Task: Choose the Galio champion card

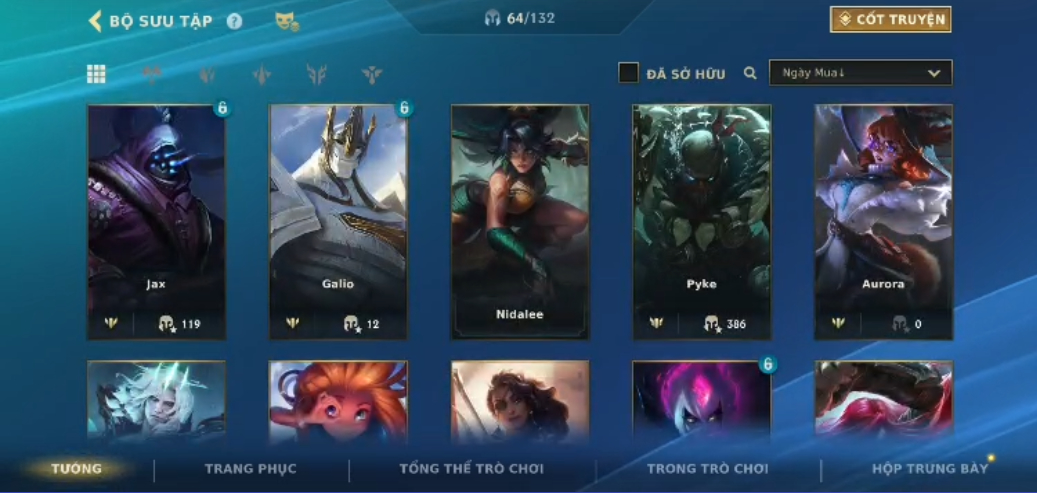Action: coord(338,220)
